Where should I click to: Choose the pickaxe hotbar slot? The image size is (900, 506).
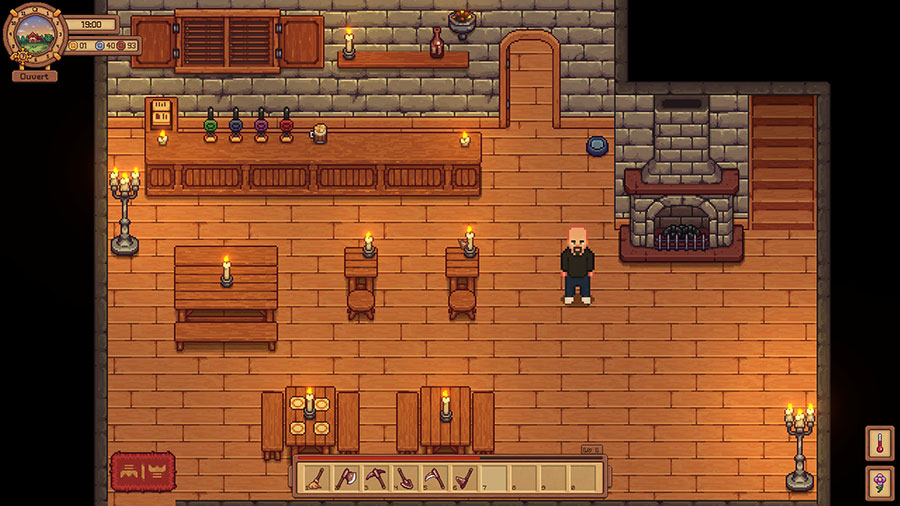click(x=374, y=478)
